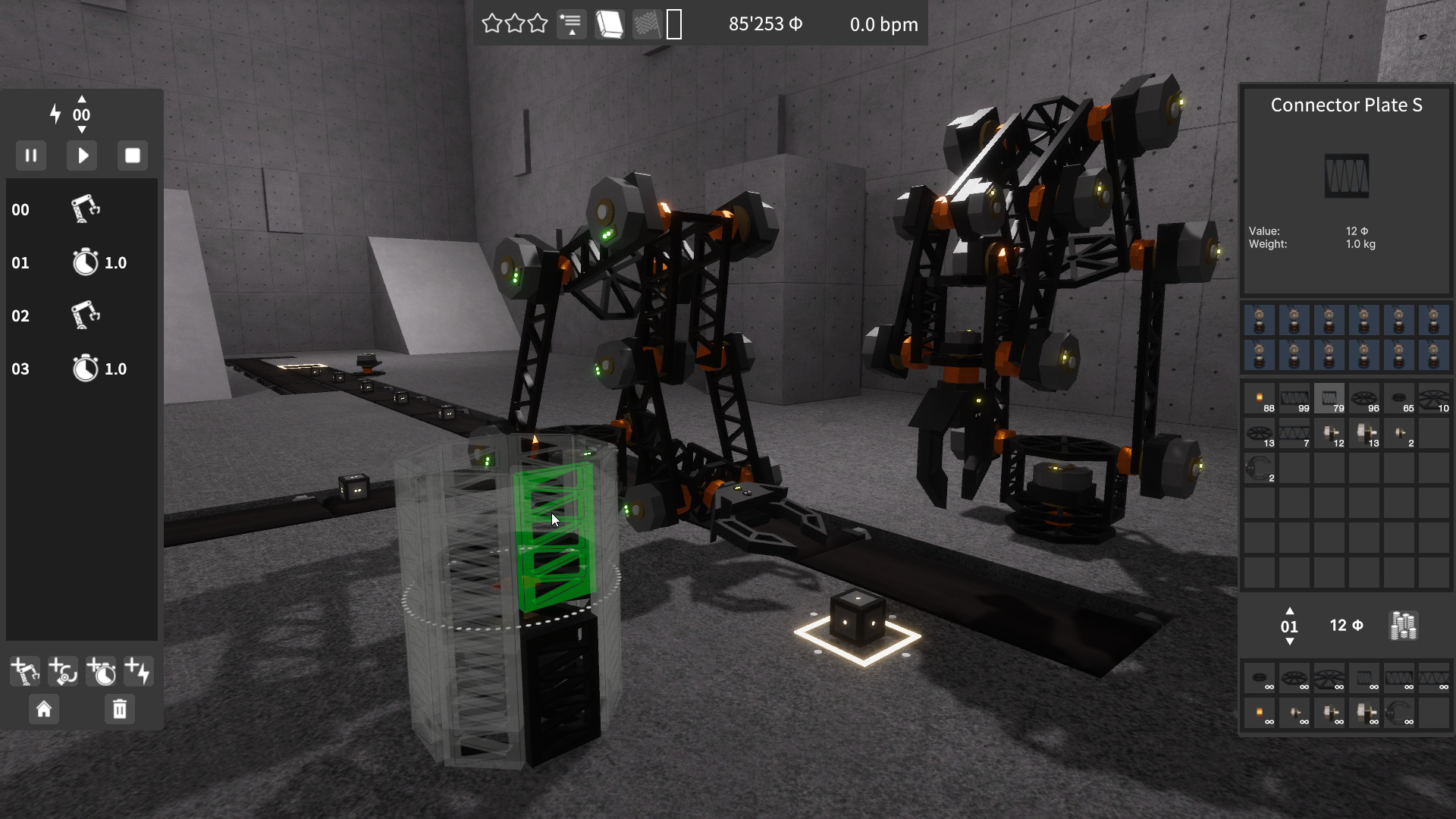Add a rotation command to the program

click(x=62, y=670)
